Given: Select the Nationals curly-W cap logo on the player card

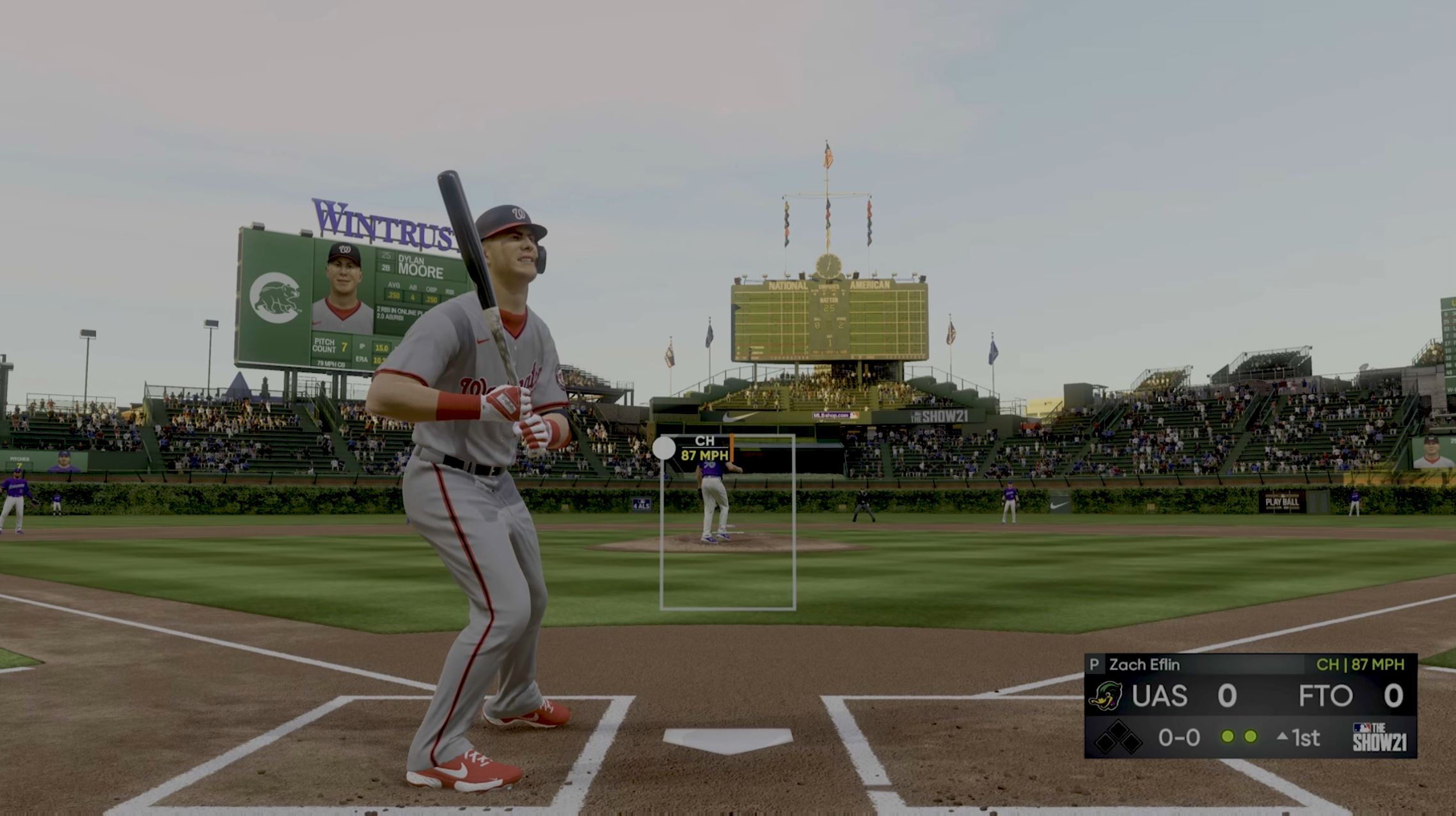Looking at the screenshot, I should coord(346,250).
